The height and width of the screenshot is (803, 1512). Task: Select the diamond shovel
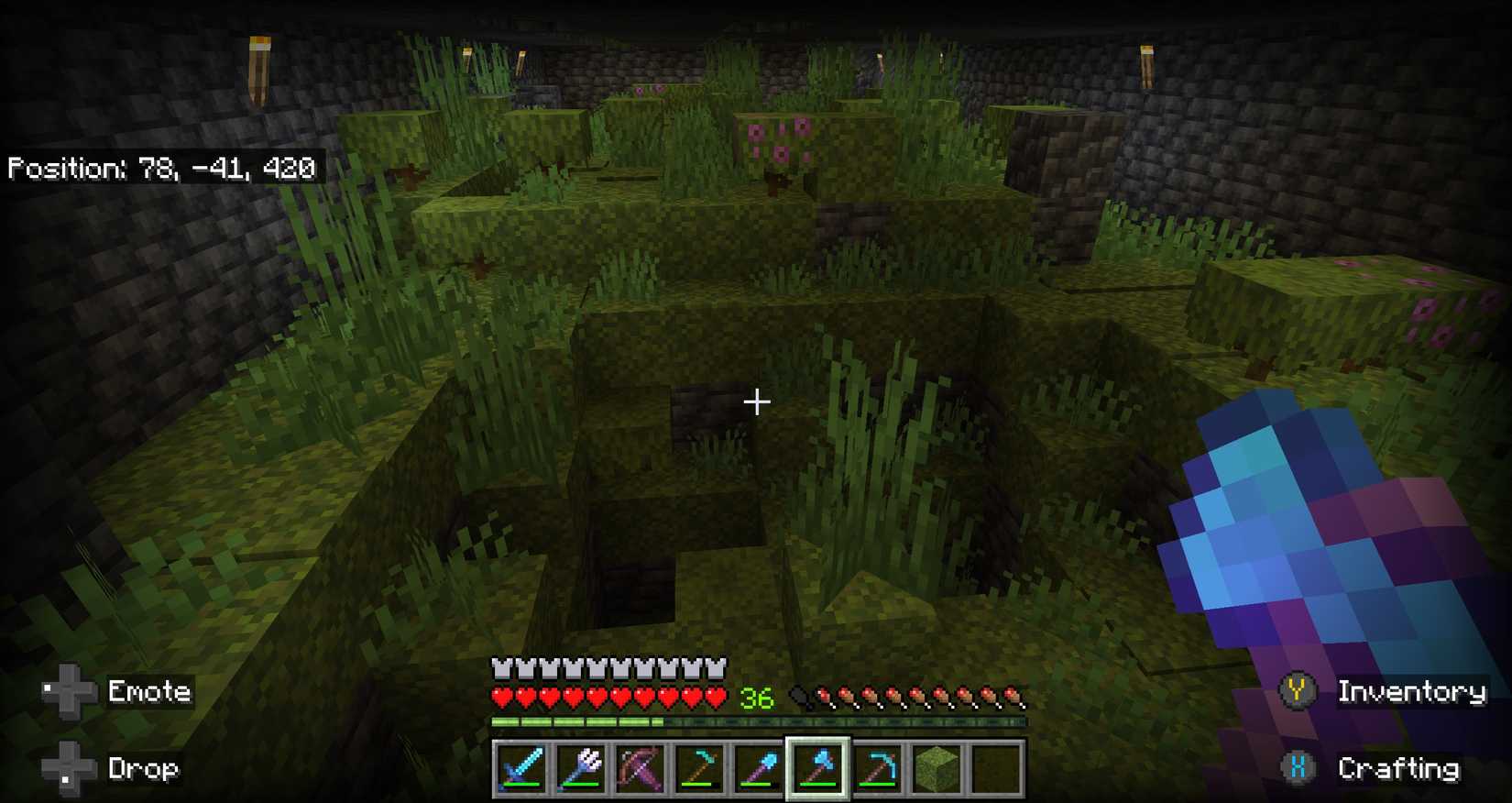[x=759, y=770]
